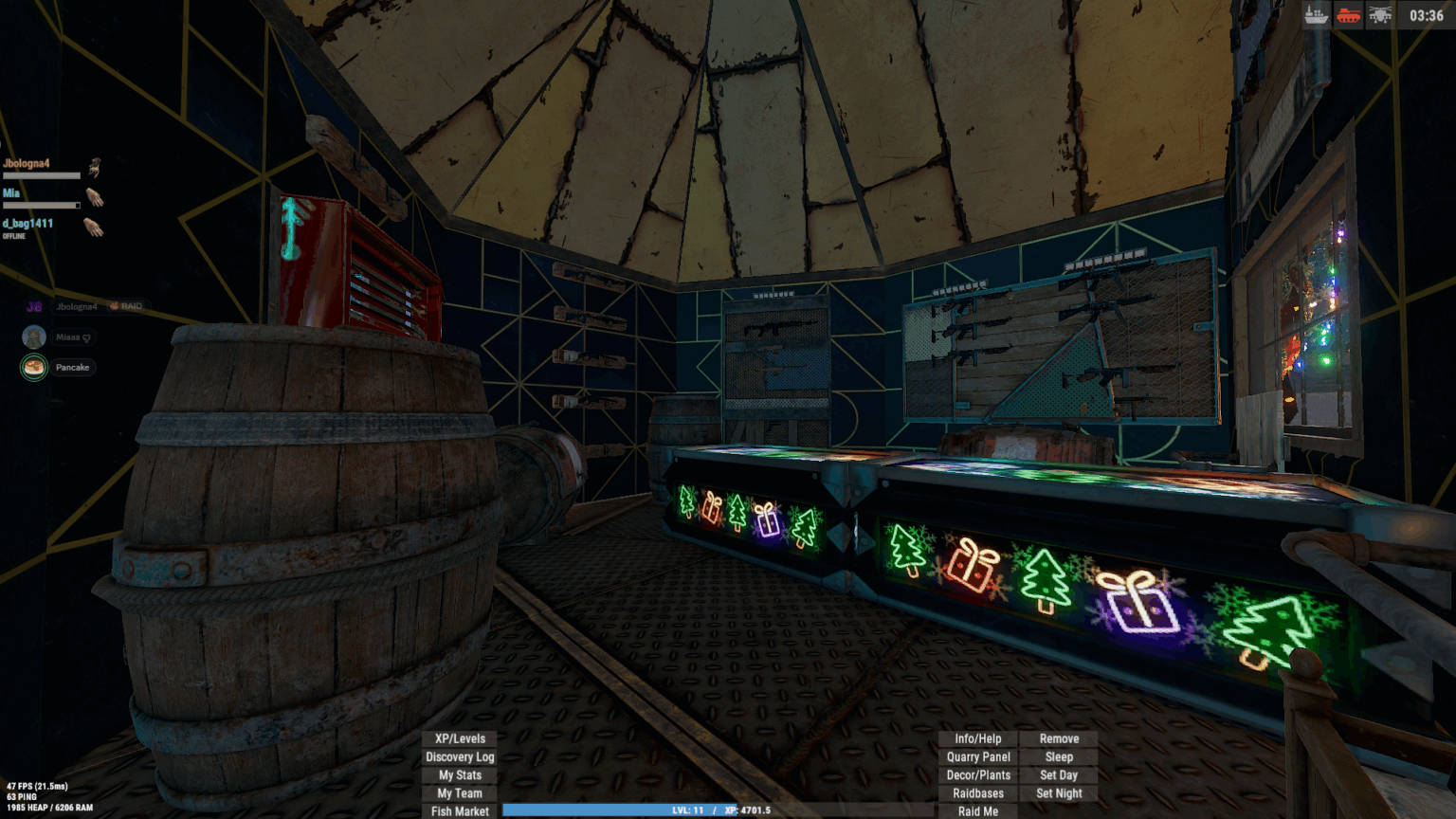
Task: Open the Discovery Log
Action: point(459,756)
